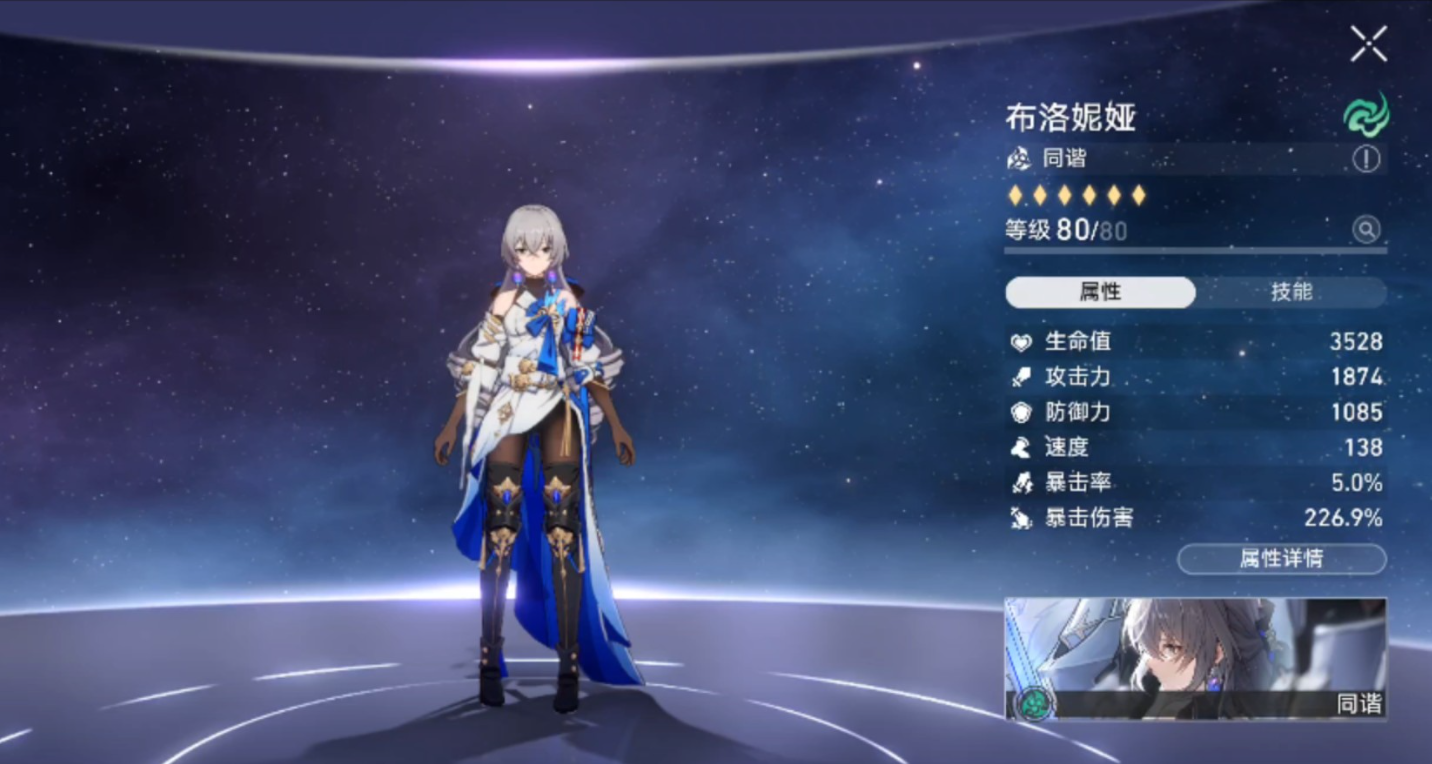Click the magnifier icon beside level
Image resolution: width=1432 pixels, height=764 pixels.
pyautogui.click(x=1366, y=230)
